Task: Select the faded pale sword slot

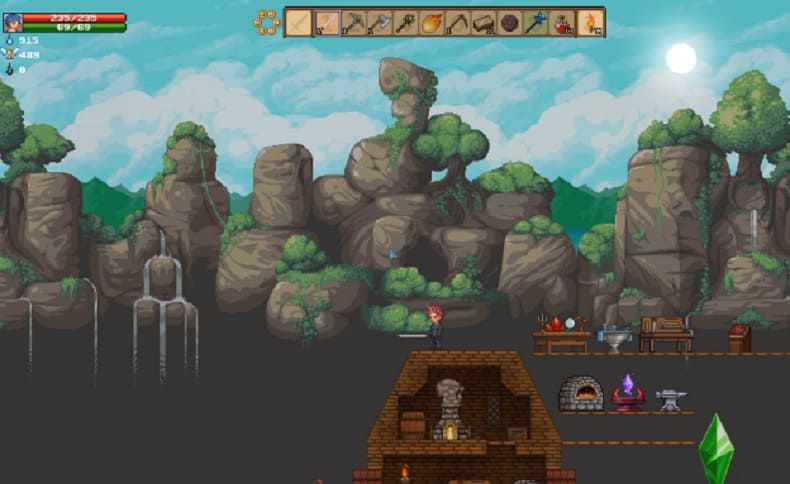Action: pos(300,22)
